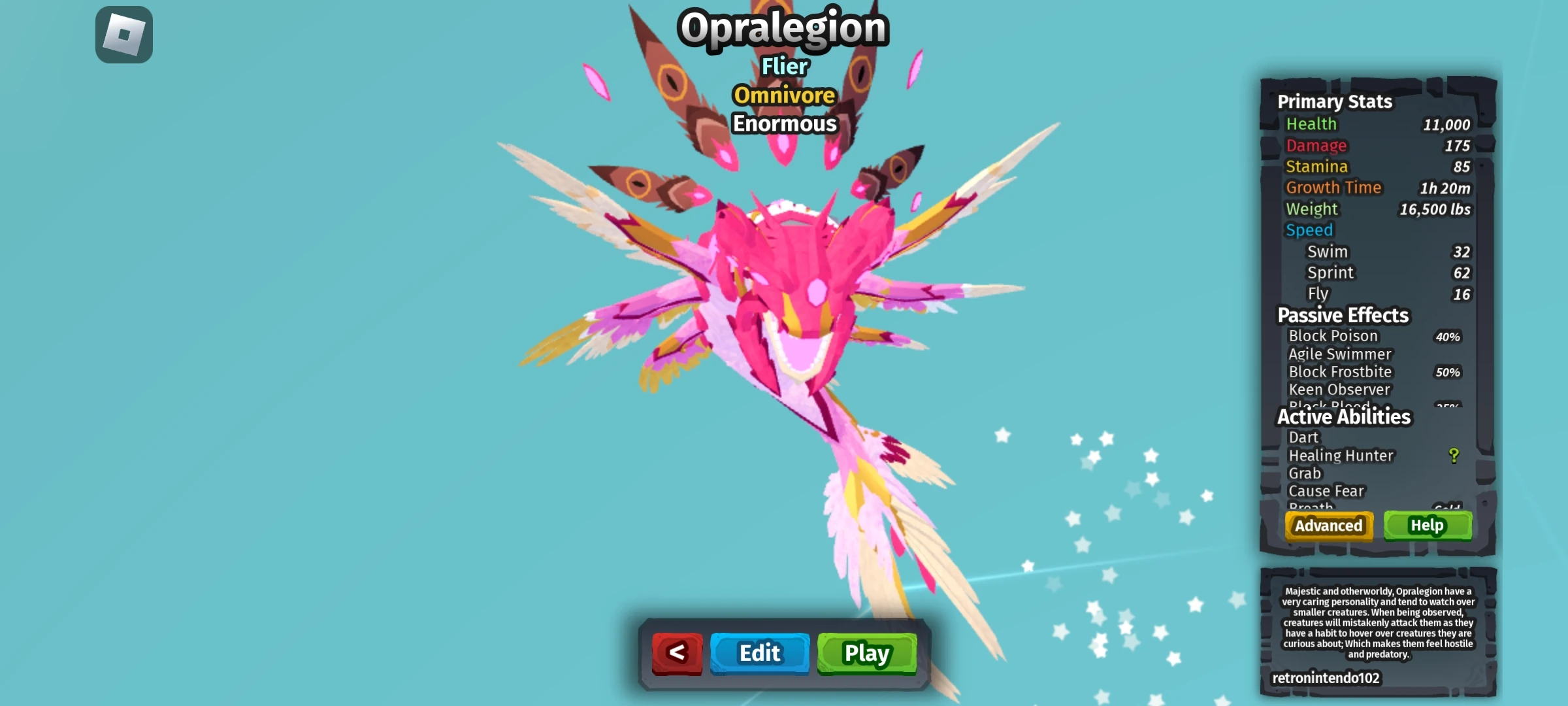Click the Breath ability entry
The image size is (1568, 706).
coord(1310,506)
